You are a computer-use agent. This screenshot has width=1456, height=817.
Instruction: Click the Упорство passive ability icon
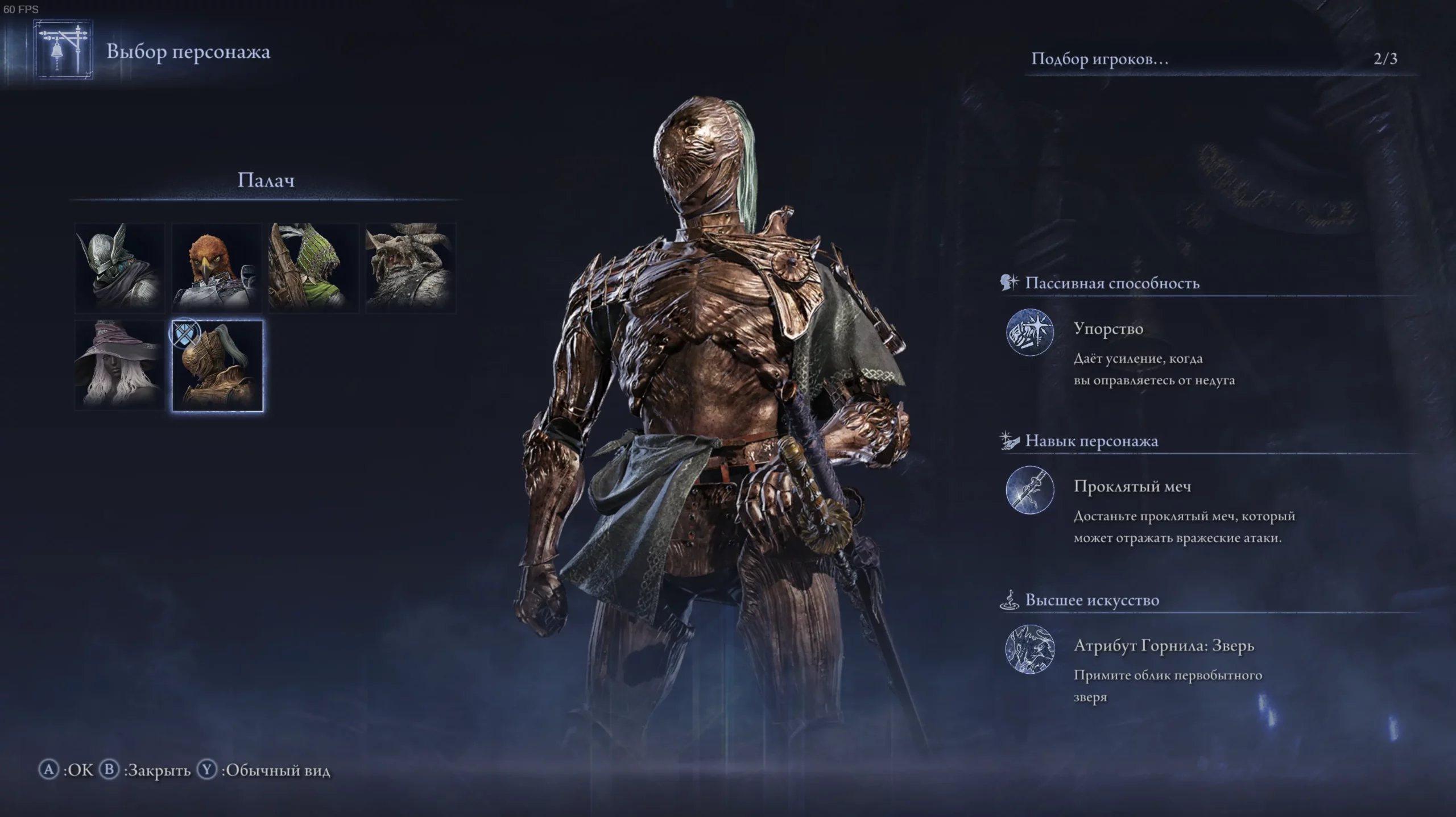tap(1029, 333)
